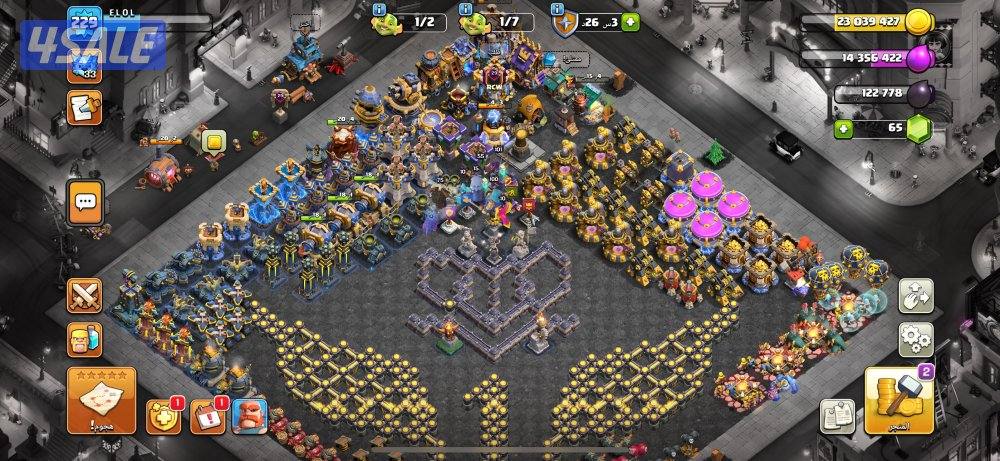Screen dimensions: 1000x461
Task: Open the clipboard notes icon beside the shop
Action: (x=836, y=415)
